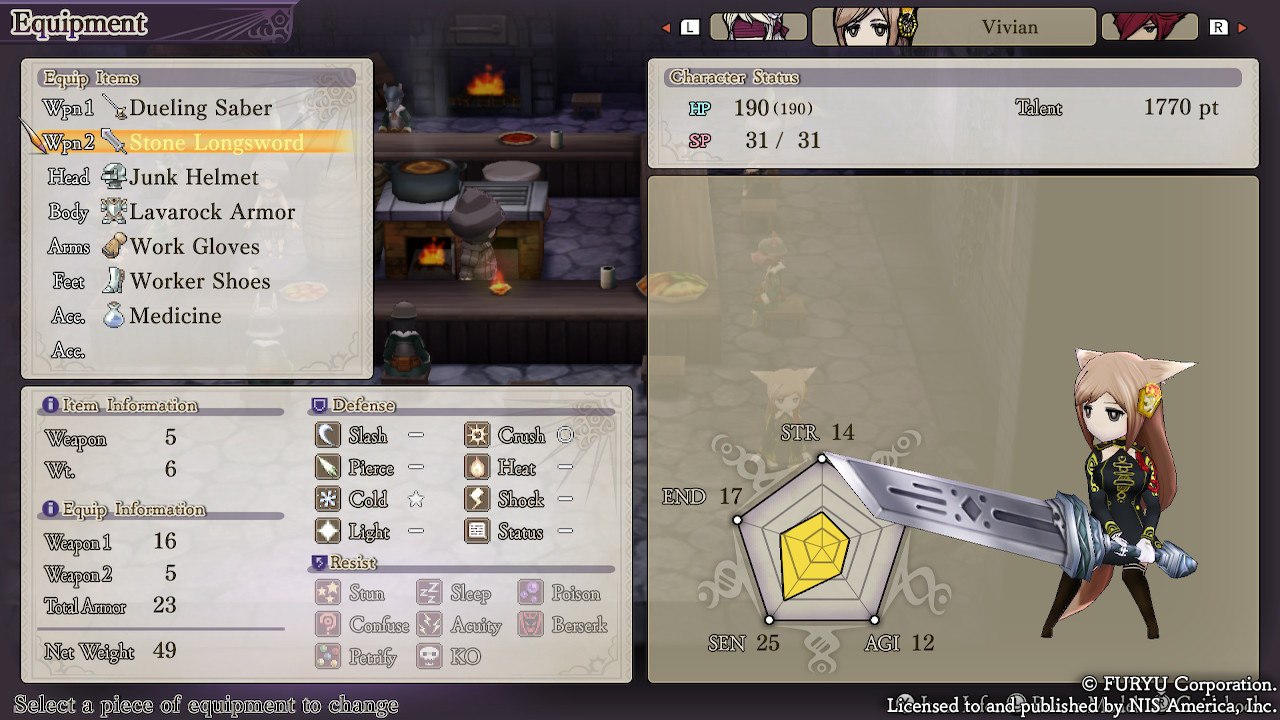Click the right arrow to cycle characters
Image resolution: width=1280 pixels, height=720 pixels.
point(1242,28)
